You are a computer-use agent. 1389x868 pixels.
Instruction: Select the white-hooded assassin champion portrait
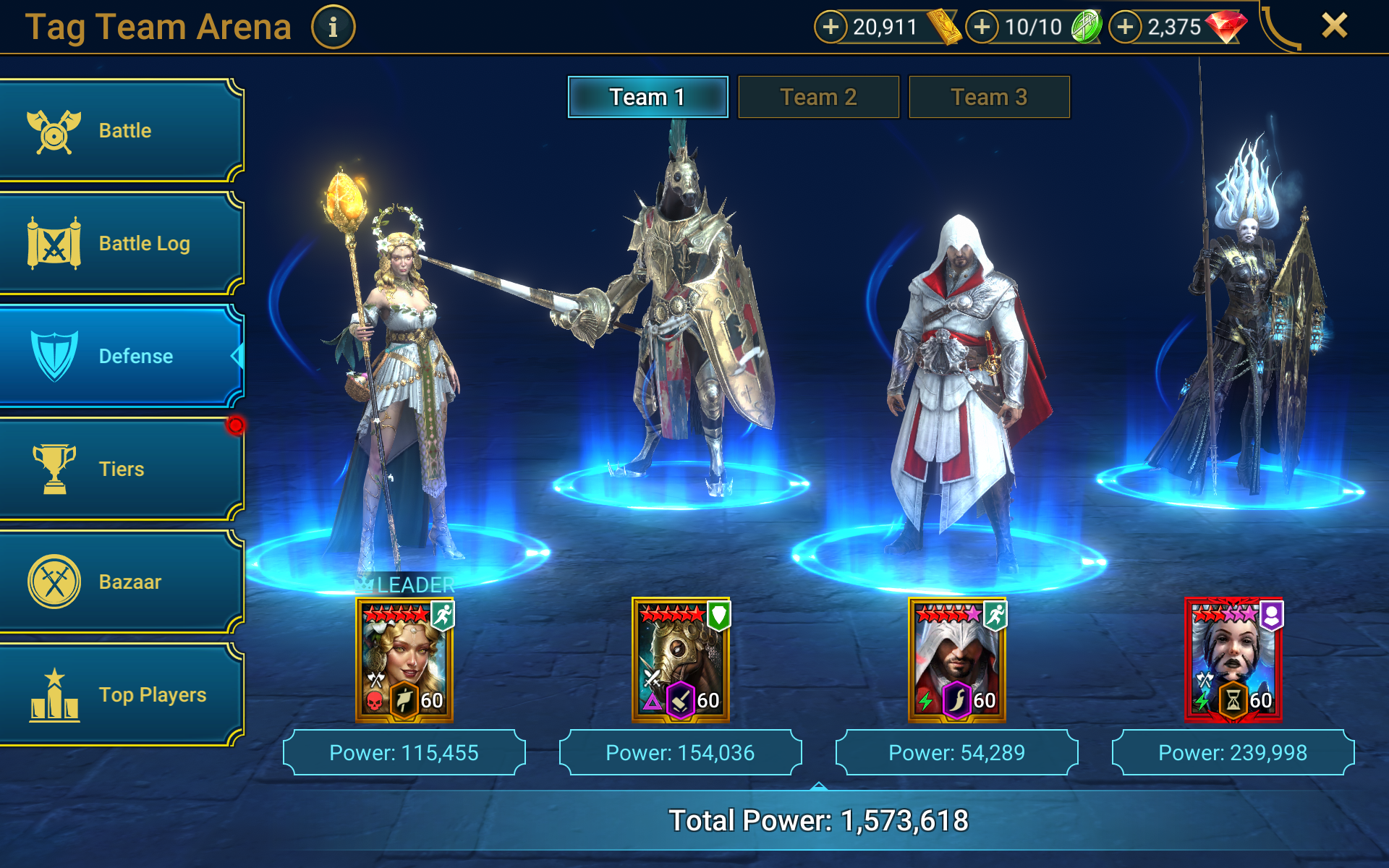pos(957,660)
